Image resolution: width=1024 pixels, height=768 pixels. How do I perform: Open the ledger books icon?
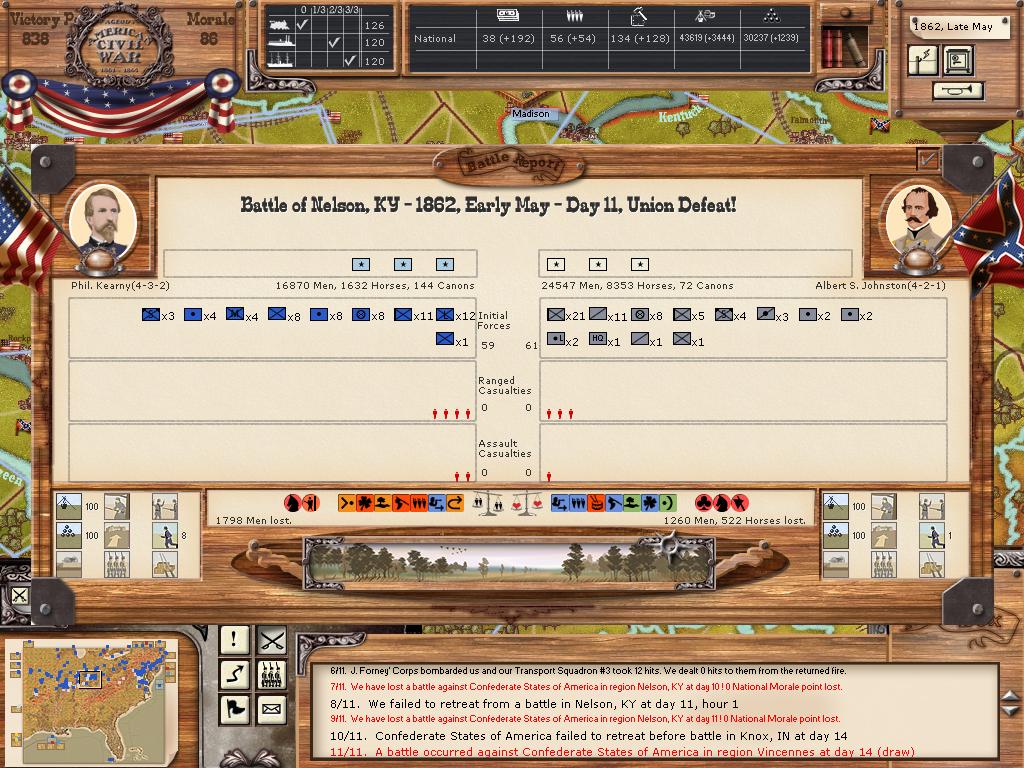(x=832, y=47)
